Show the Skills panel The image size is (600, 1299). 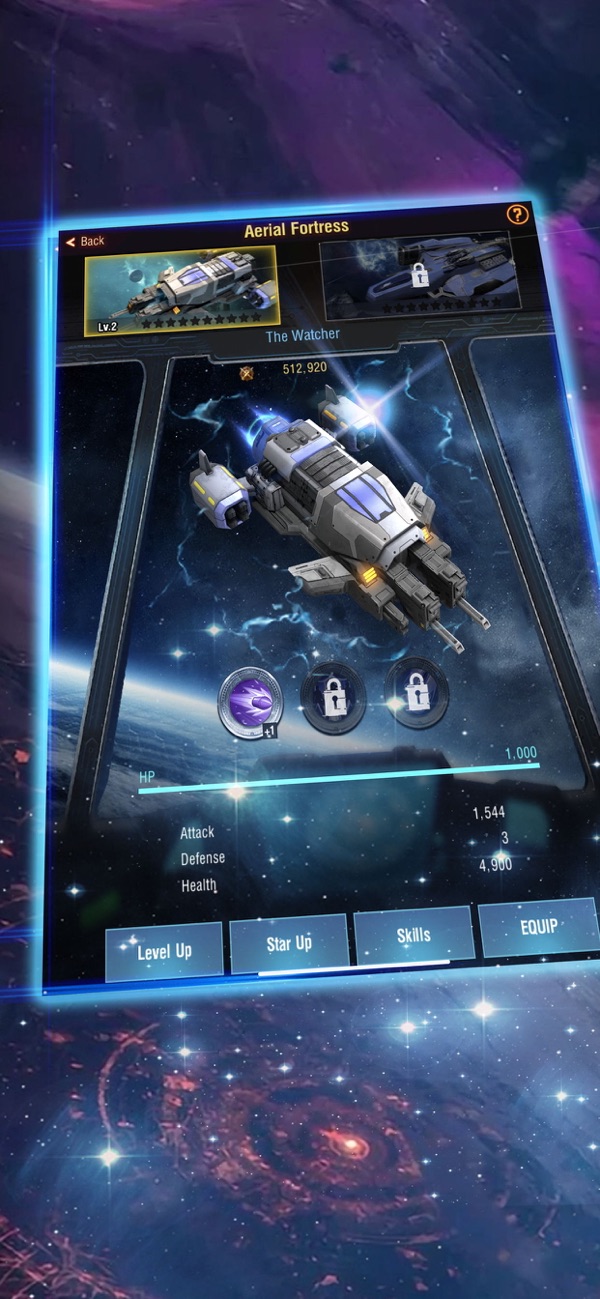point(413,934)
